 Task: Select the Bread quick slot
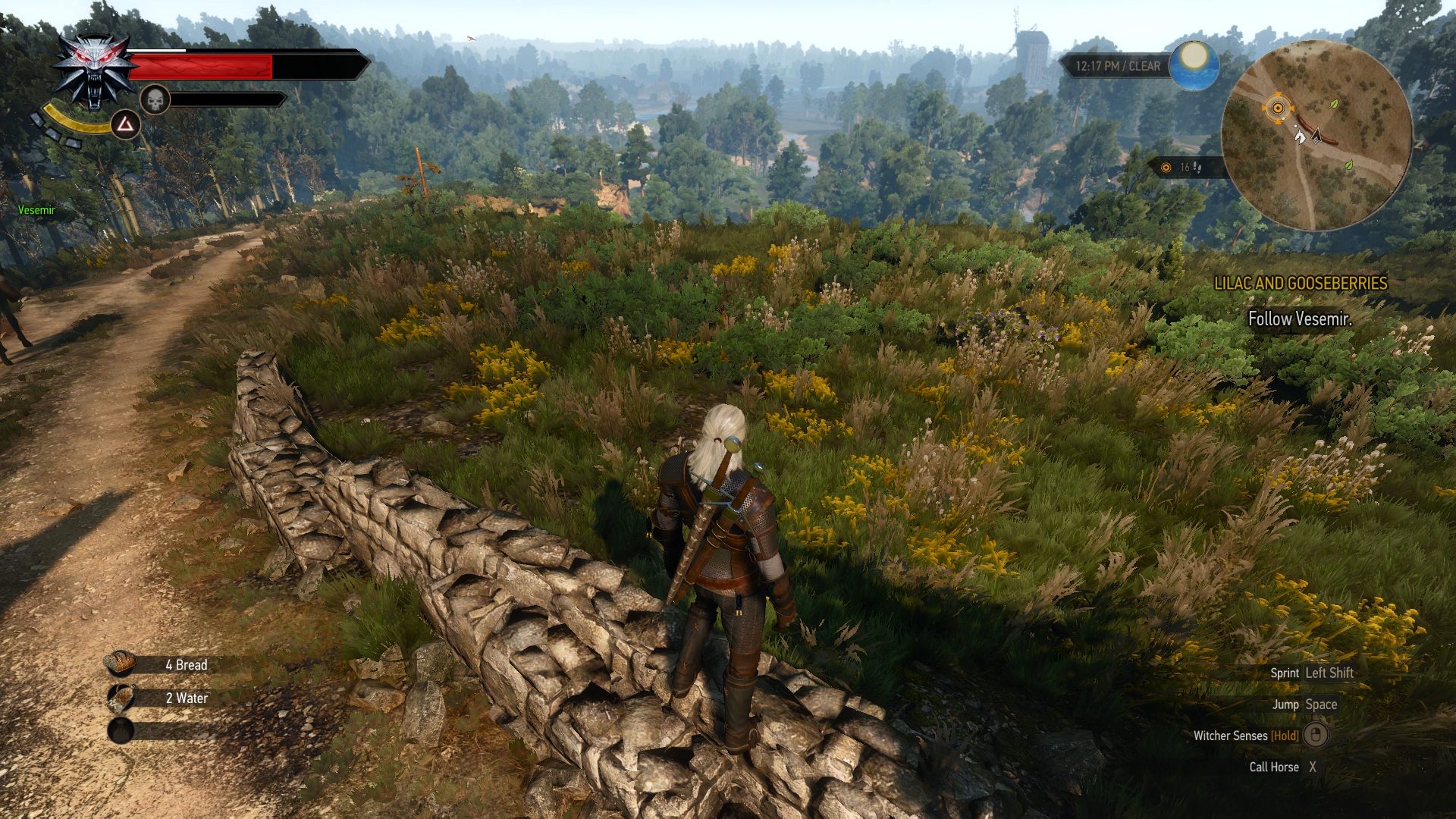tap(121, 664)
